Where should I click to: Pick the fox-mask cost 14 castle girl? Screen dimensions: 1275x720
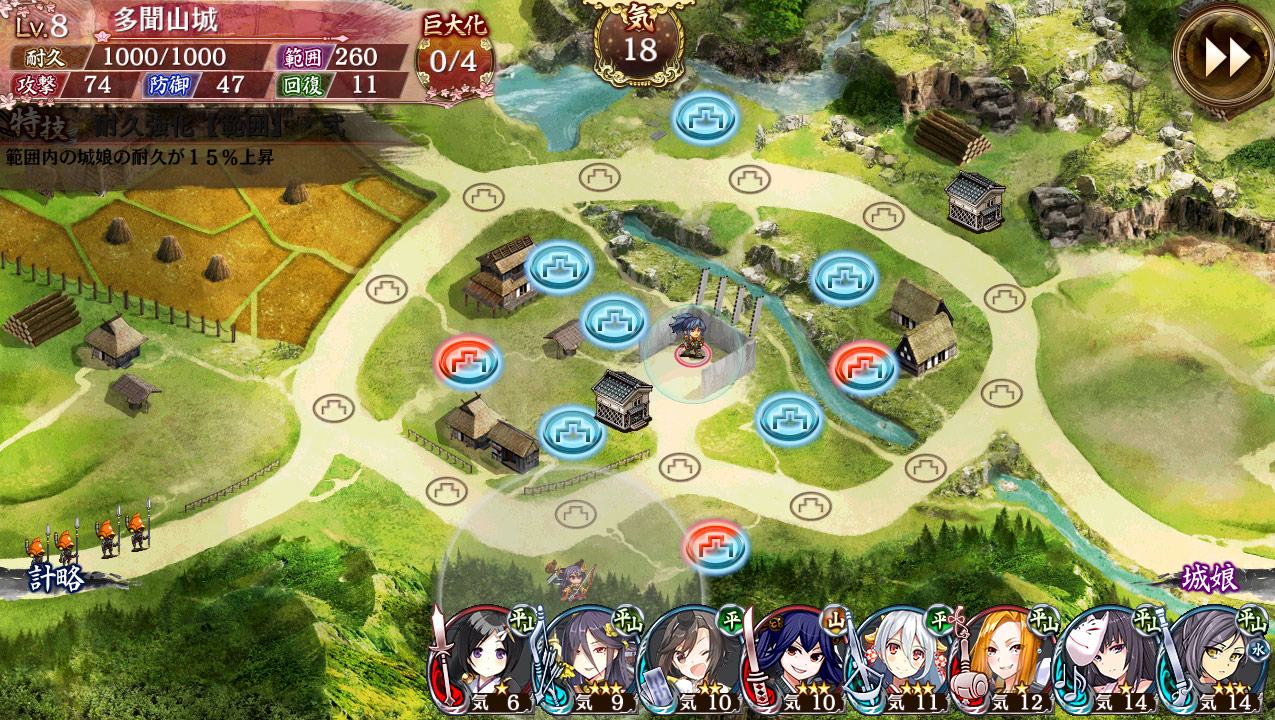[1112, 660]
